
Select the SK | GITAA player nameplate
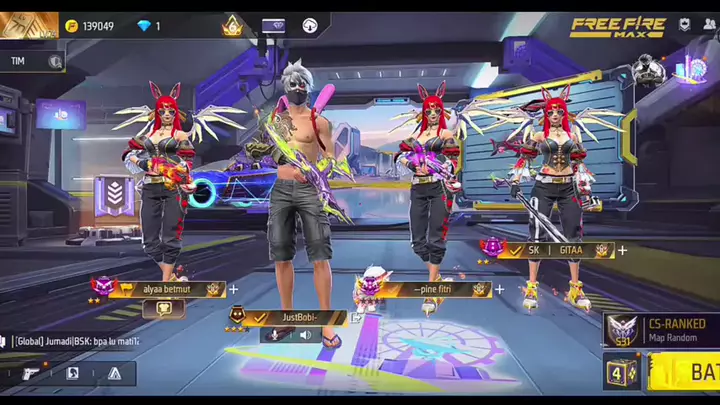pyautogui.click(x=555, y=250)
